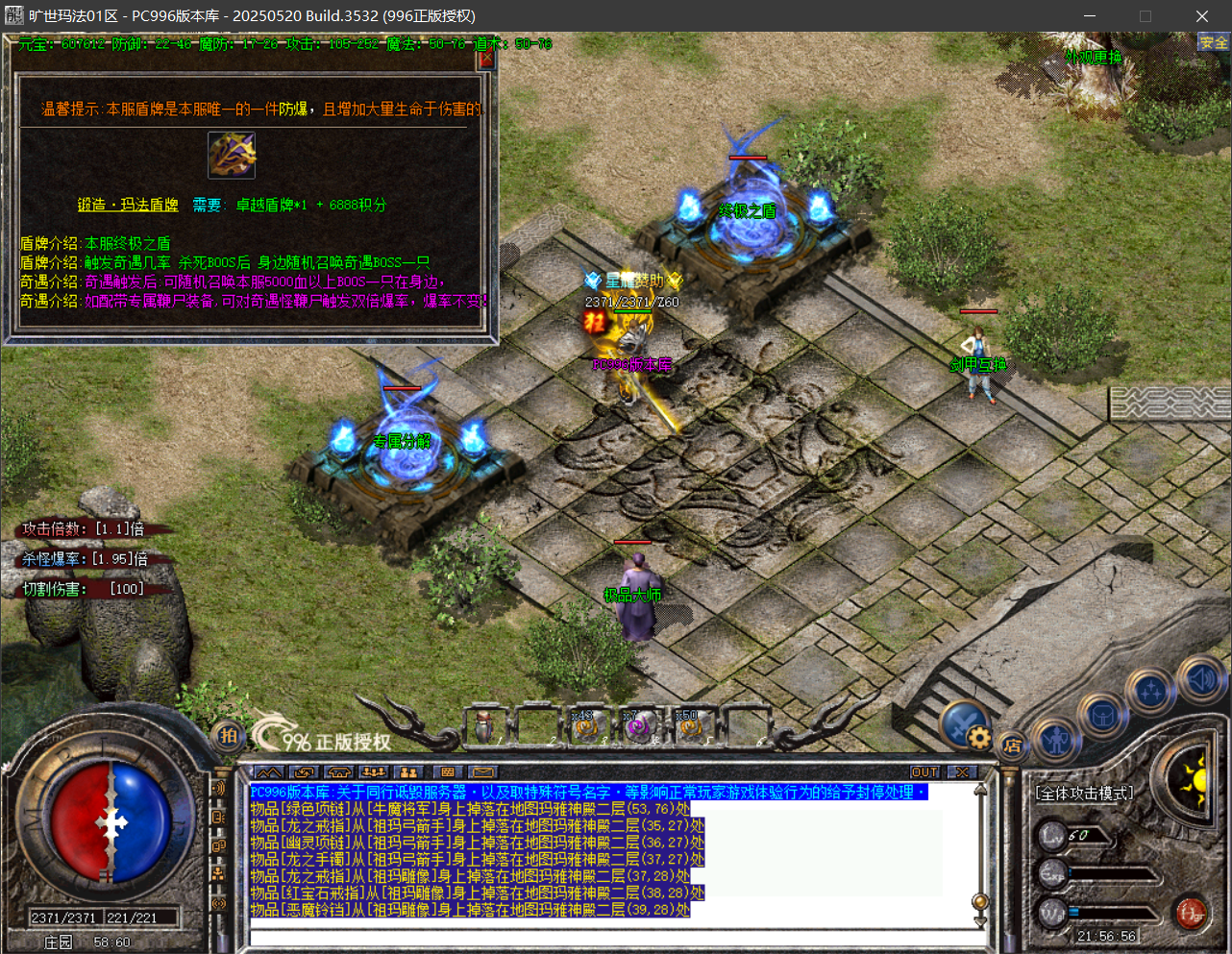Screen dimensions: 1232x954
Task: Open the character equipment panel icon
Action: coord(1056,741)
